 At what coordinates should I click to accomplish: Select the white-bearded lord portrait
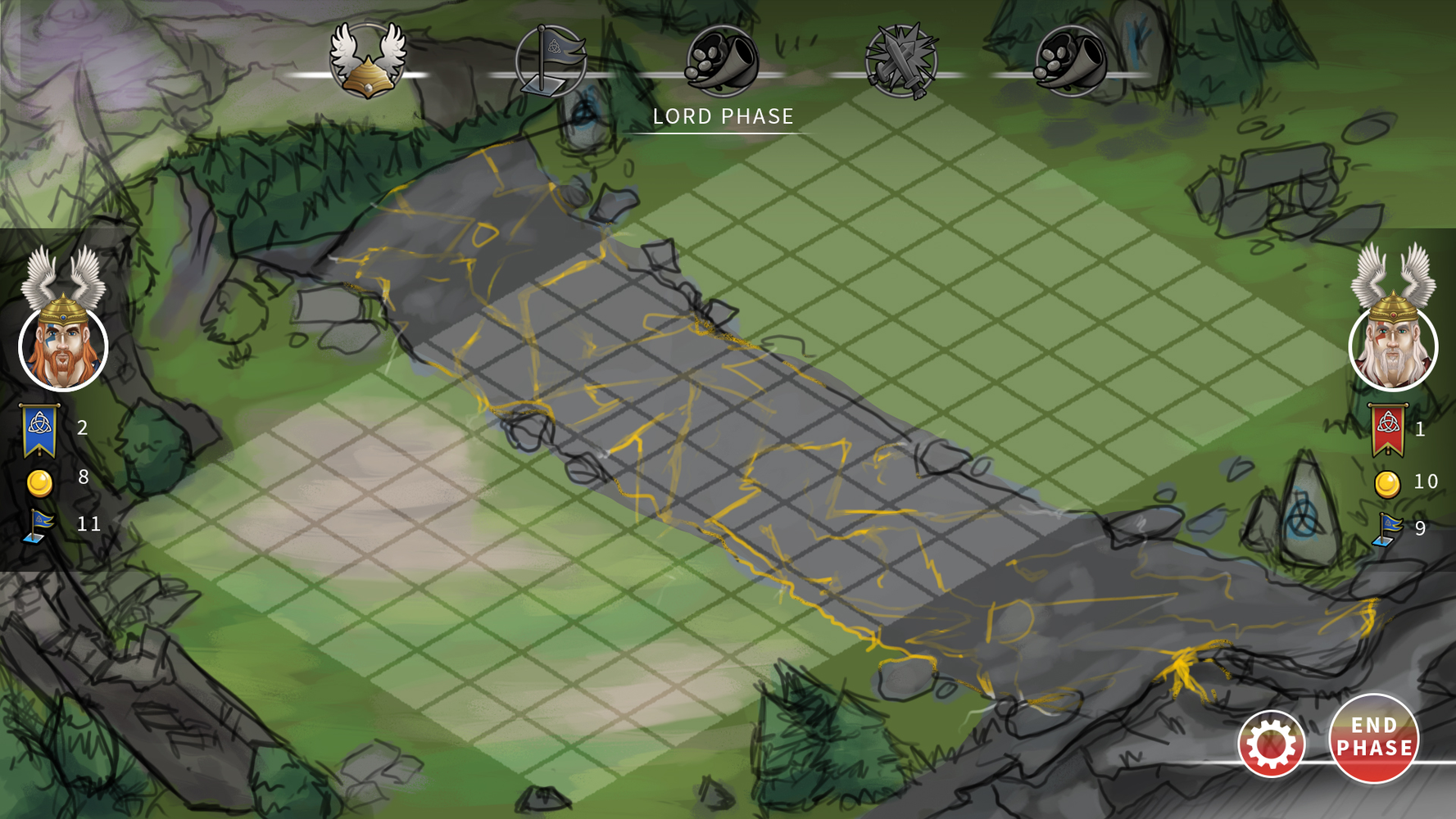point(1393,347)
